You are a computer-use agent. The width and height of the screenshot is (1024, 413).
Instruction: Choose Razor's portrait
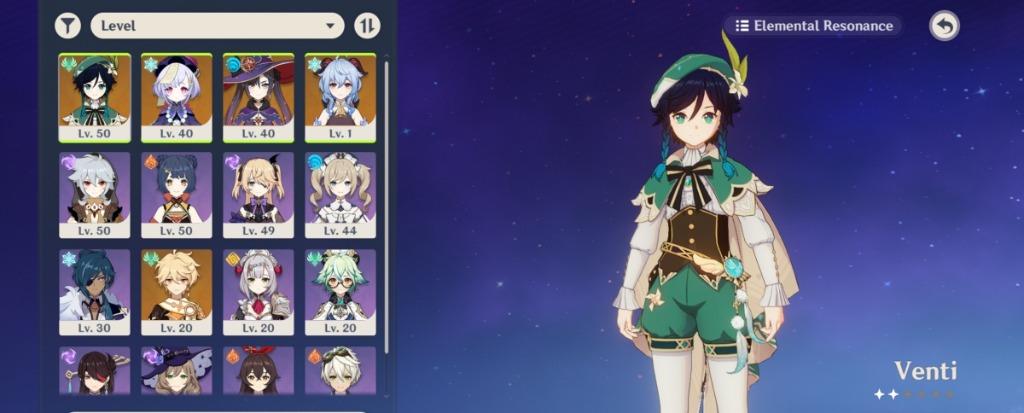[x=94, y=194]
